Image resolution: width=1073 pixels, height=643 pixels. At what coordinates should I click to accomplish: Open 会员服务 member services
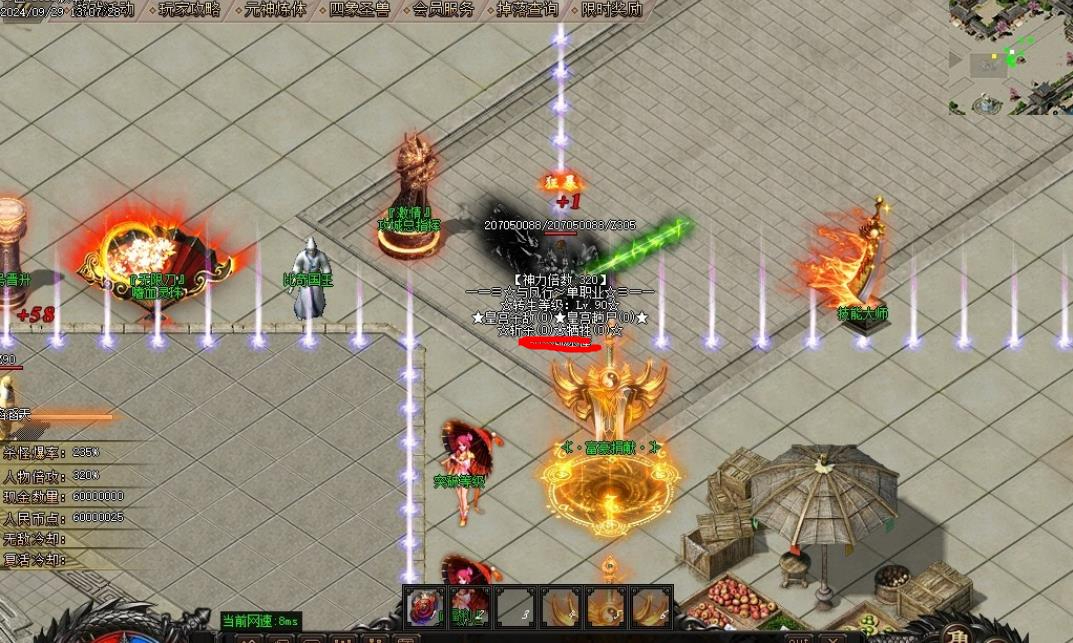[443, 10]
